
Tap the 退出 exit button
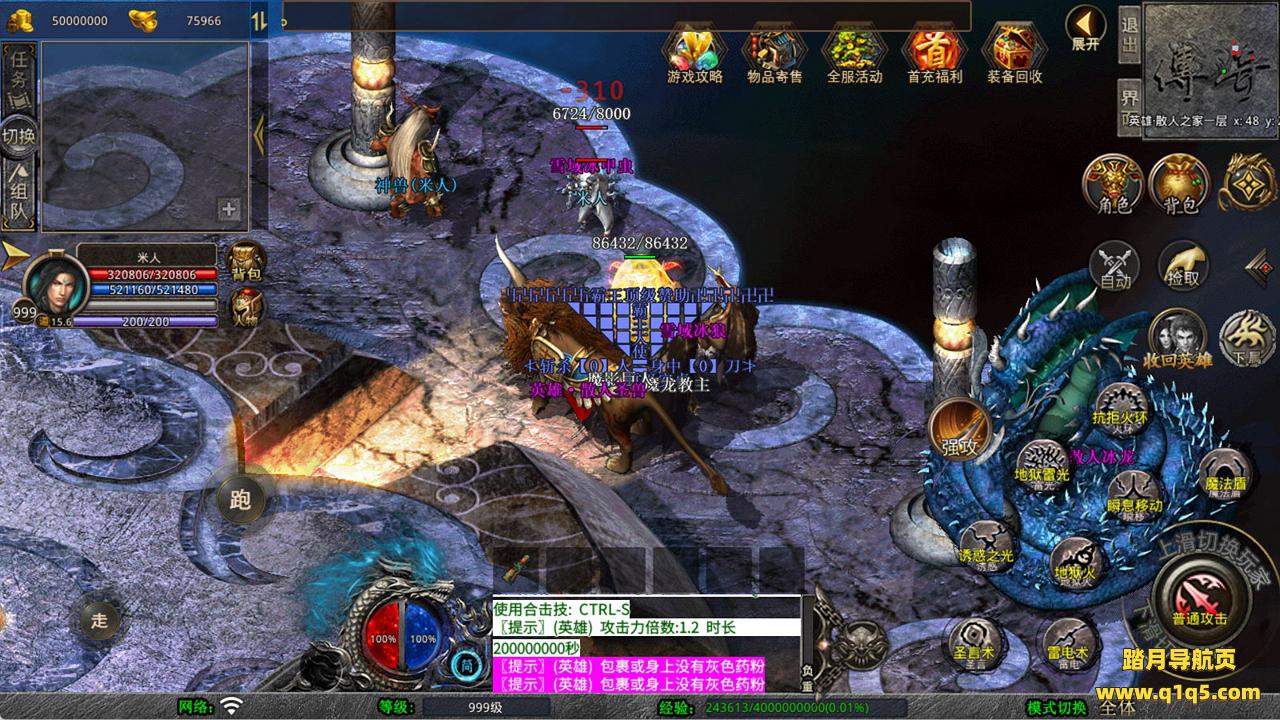tap(1129, 34)
